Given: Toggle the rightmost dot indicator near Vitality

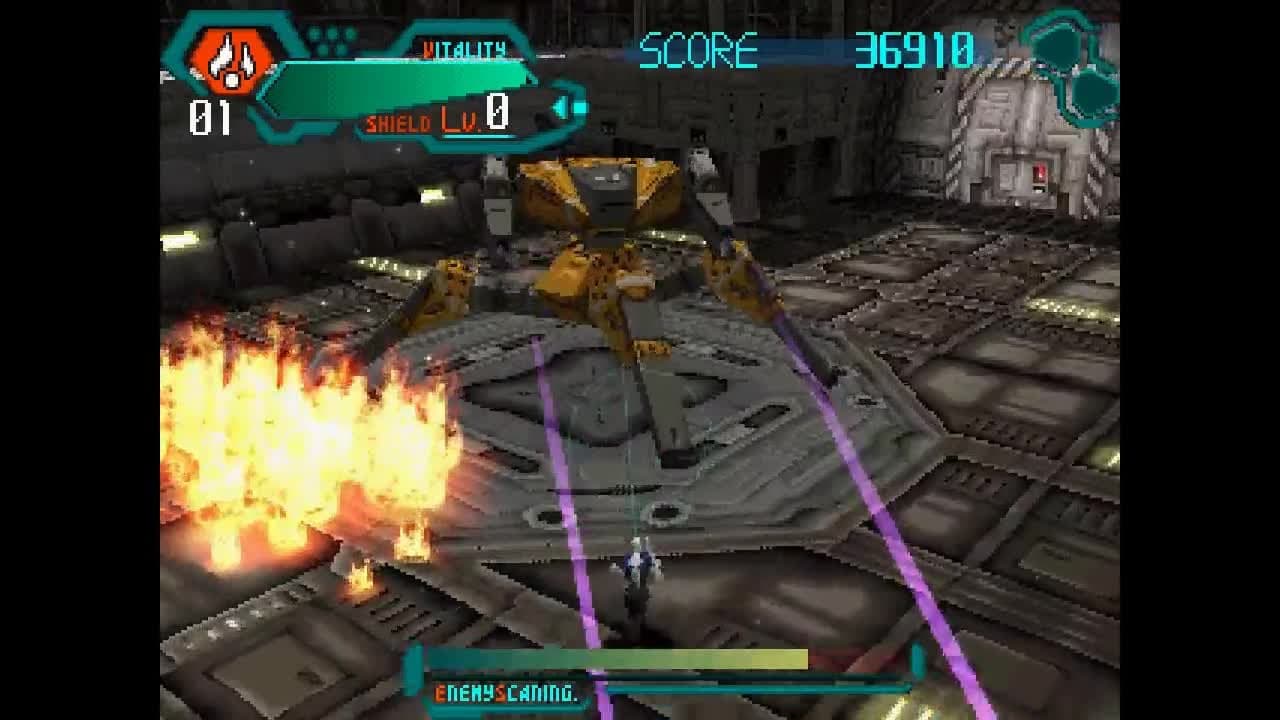Looking at the screenshot, I should [x=350, y=35].
